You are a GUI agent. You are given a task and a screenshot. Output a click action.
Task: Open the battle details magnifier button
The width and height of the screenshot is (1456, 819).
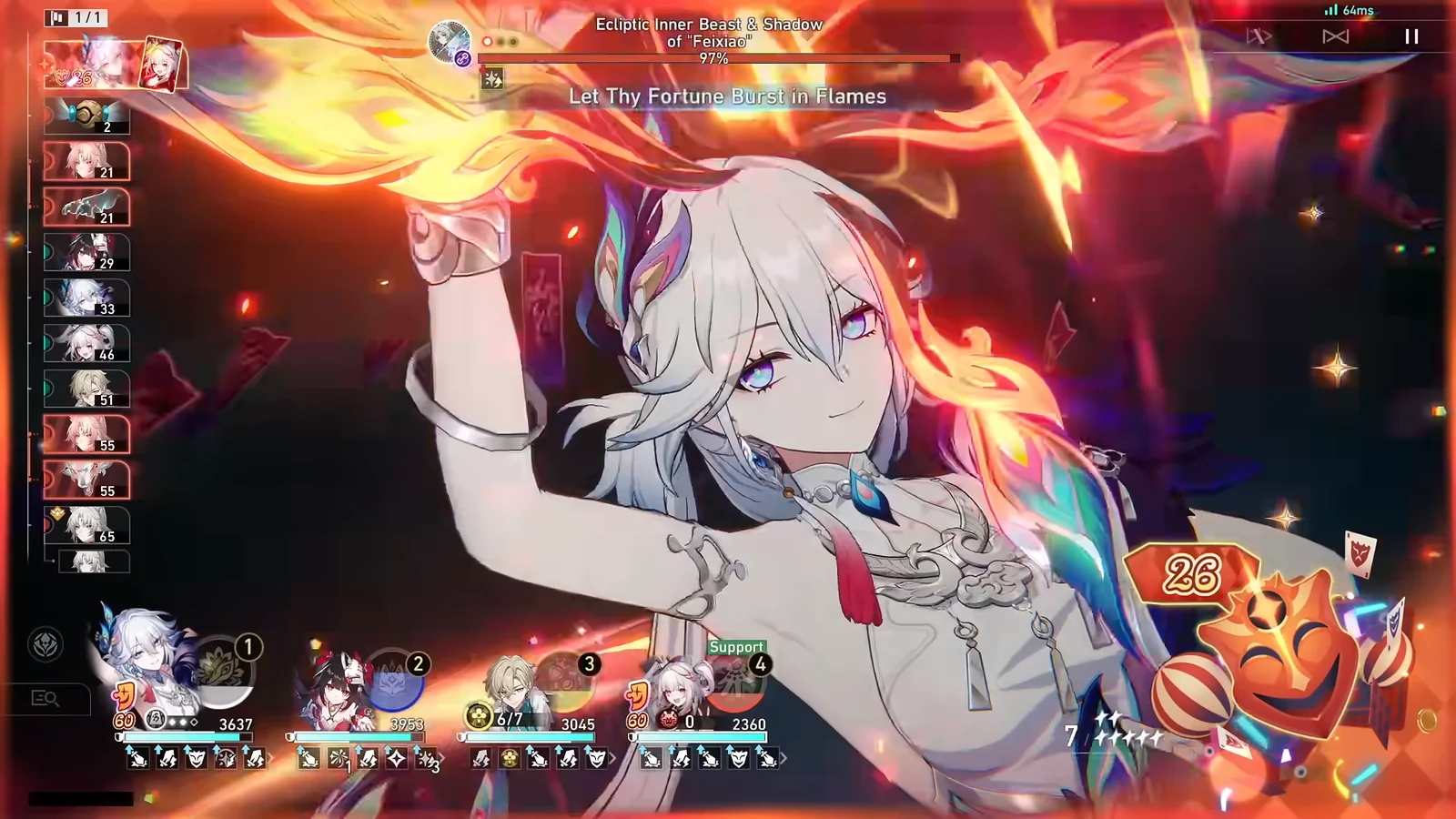pyautogui.click(x=45, y=698)
